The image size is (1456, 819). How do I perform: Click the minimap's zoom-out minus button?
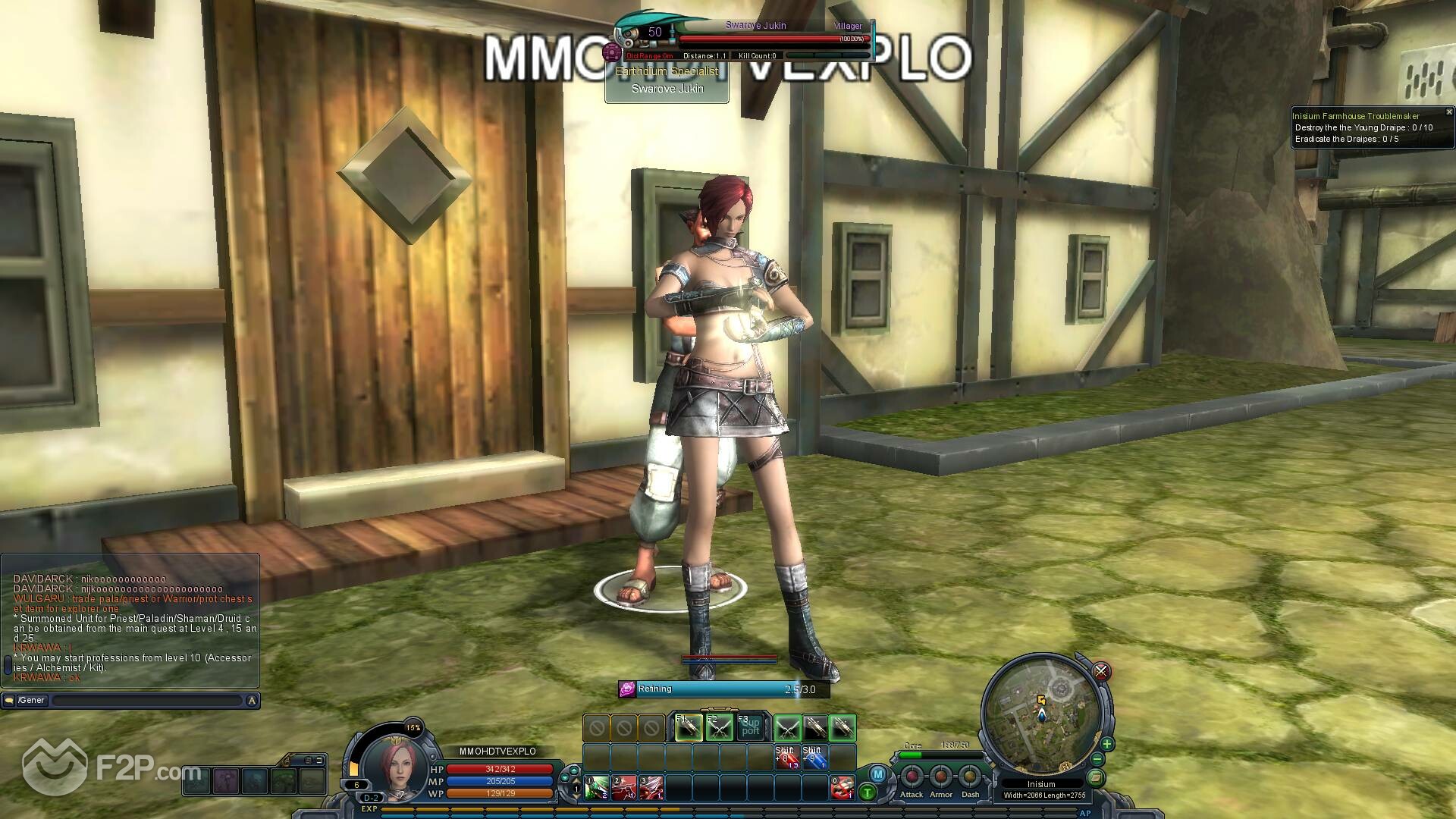(1097, 759)
